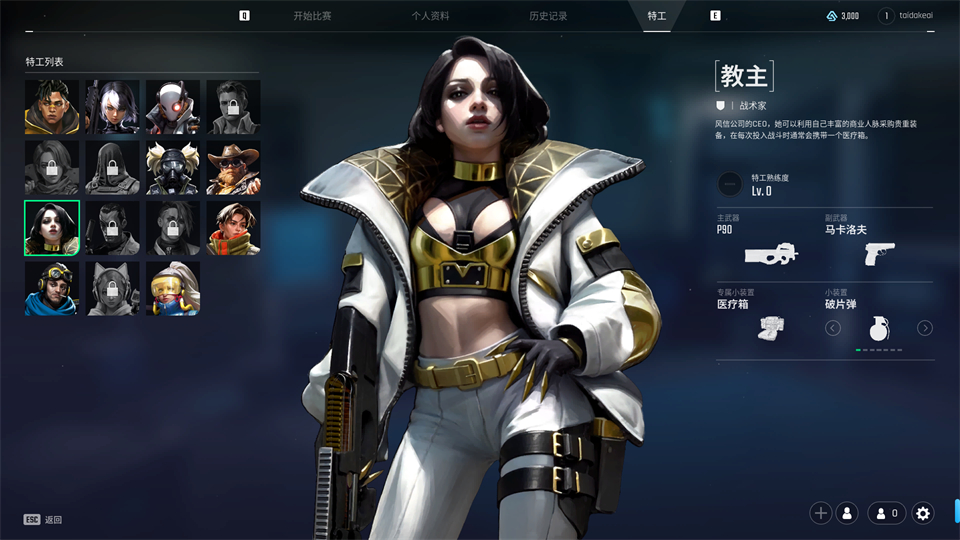Select the gas mask agent with blonde pigtails
The height and width of the screenshot is (540, 960).
coord(173,167)
